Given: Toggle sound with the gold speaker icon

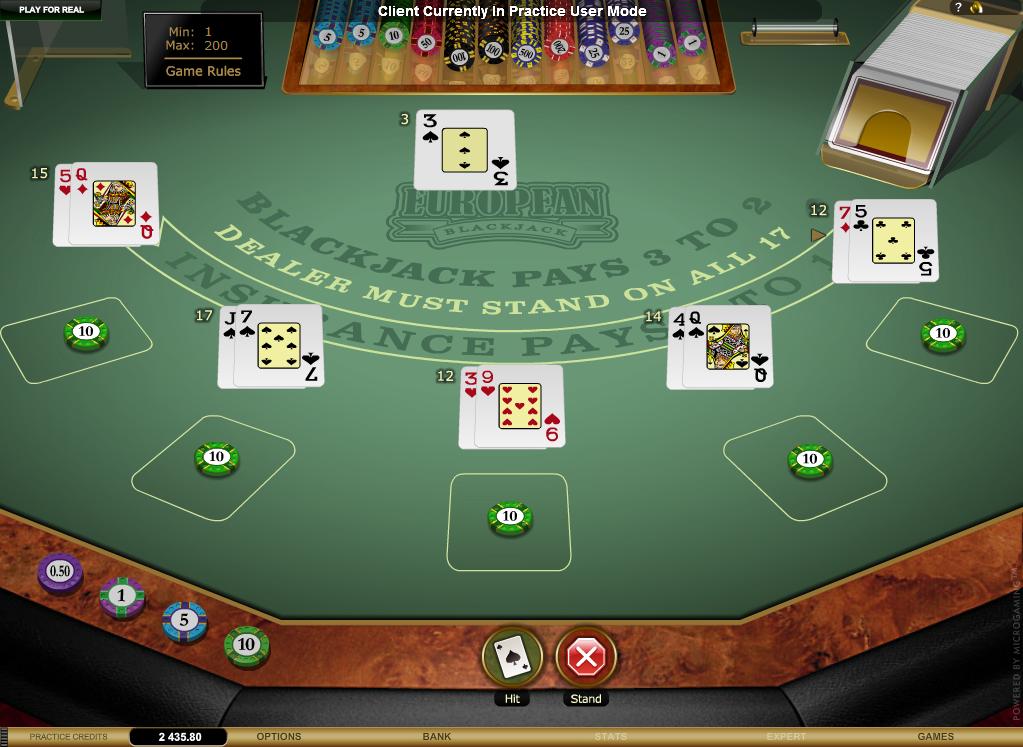Looking at the screenshot, I should click(977, 8).
